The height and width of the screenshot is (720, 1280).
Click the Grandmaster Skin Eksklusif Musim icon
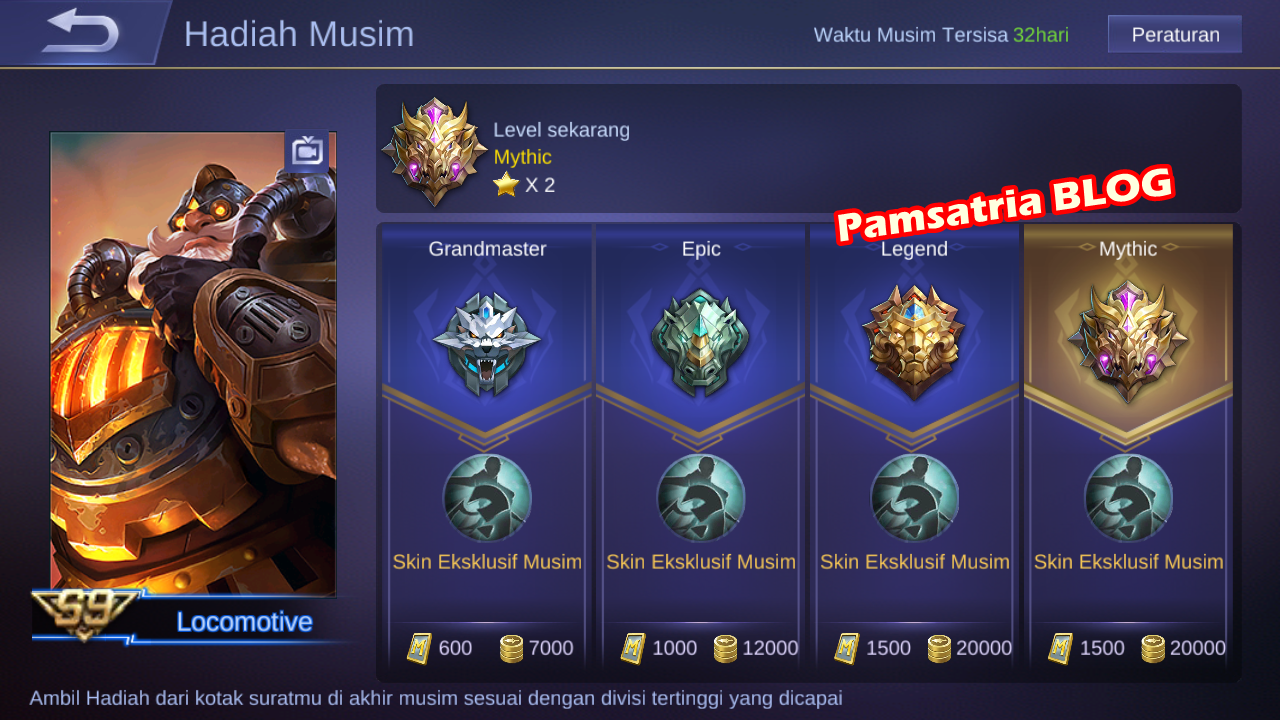487,497
